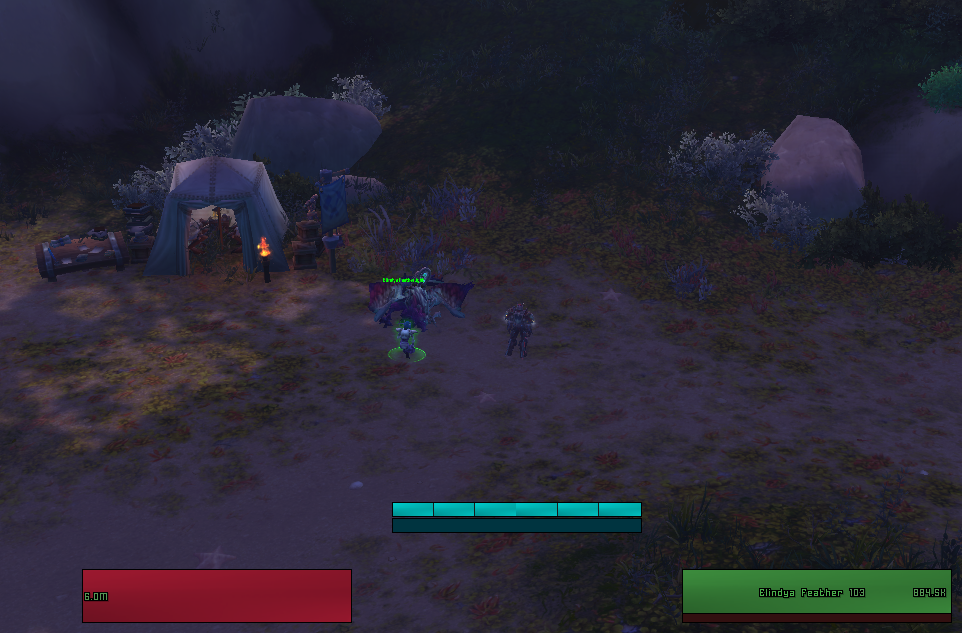Click the Elindya Feather target frame
The width and height of the screenshot is (962, 633).
tap(816, 592)
